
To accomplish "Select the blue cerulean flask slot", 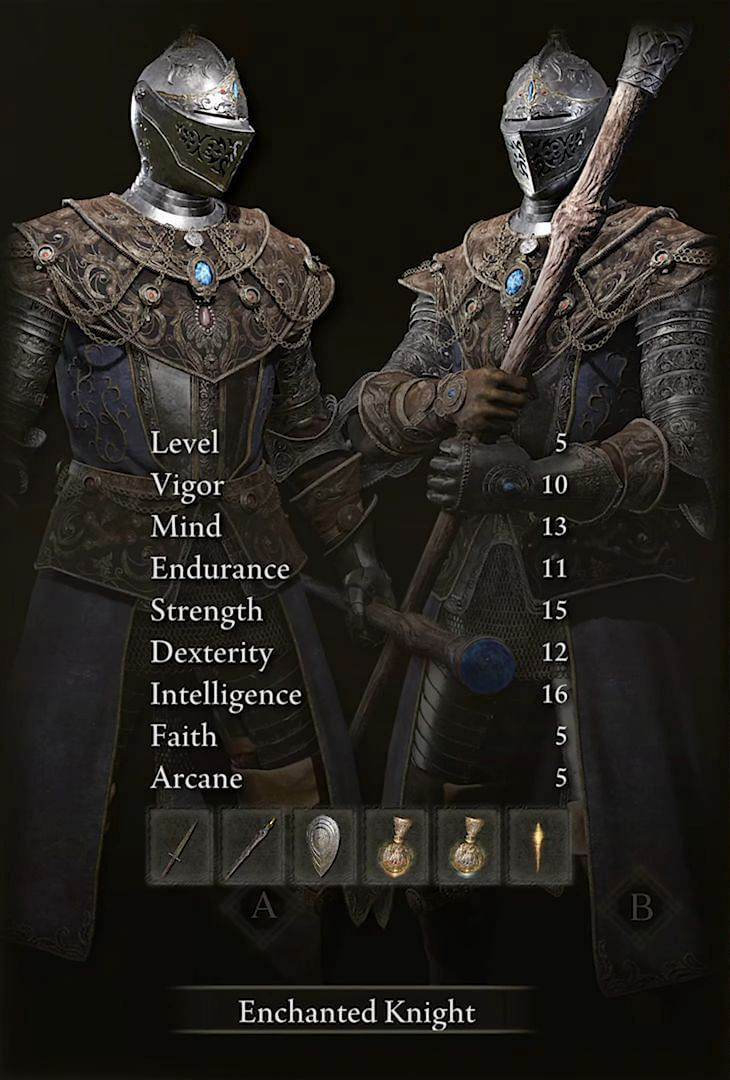I will coord(468,846).
